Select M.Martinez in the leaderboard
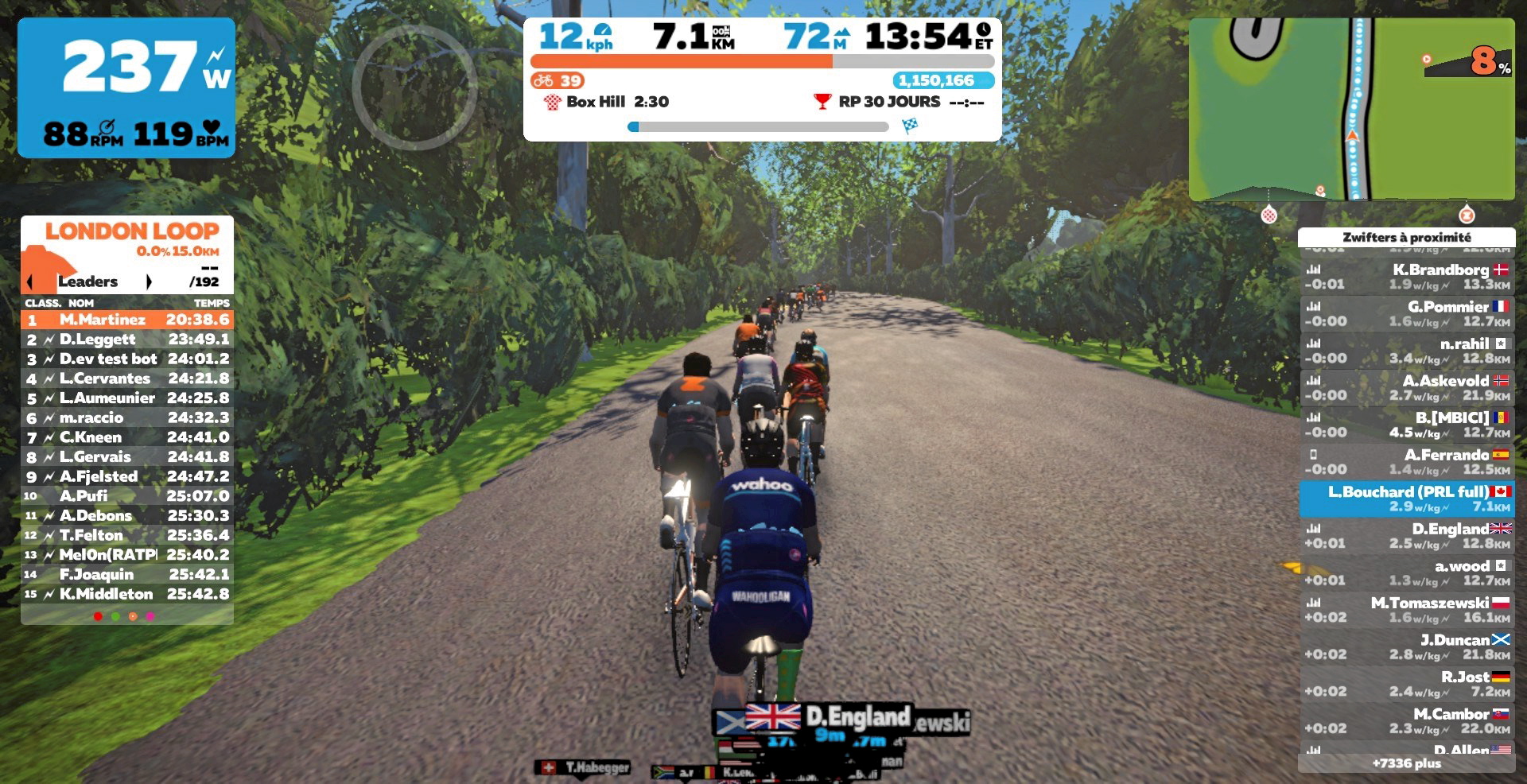 [127, 320]
